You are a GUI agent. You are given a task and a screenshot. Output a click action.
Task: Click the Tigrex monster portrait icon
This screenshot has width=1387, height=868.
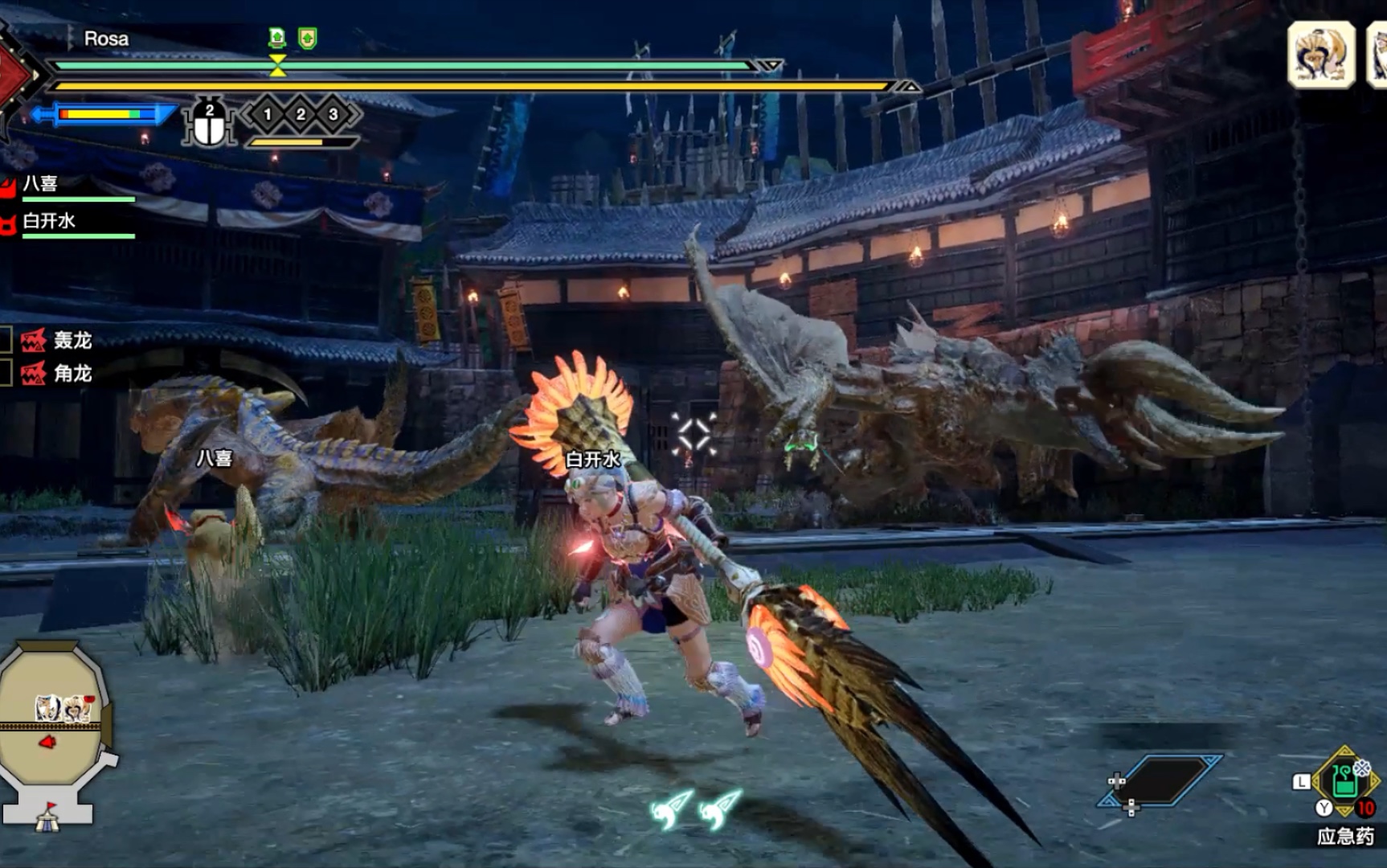(1321, 54)
